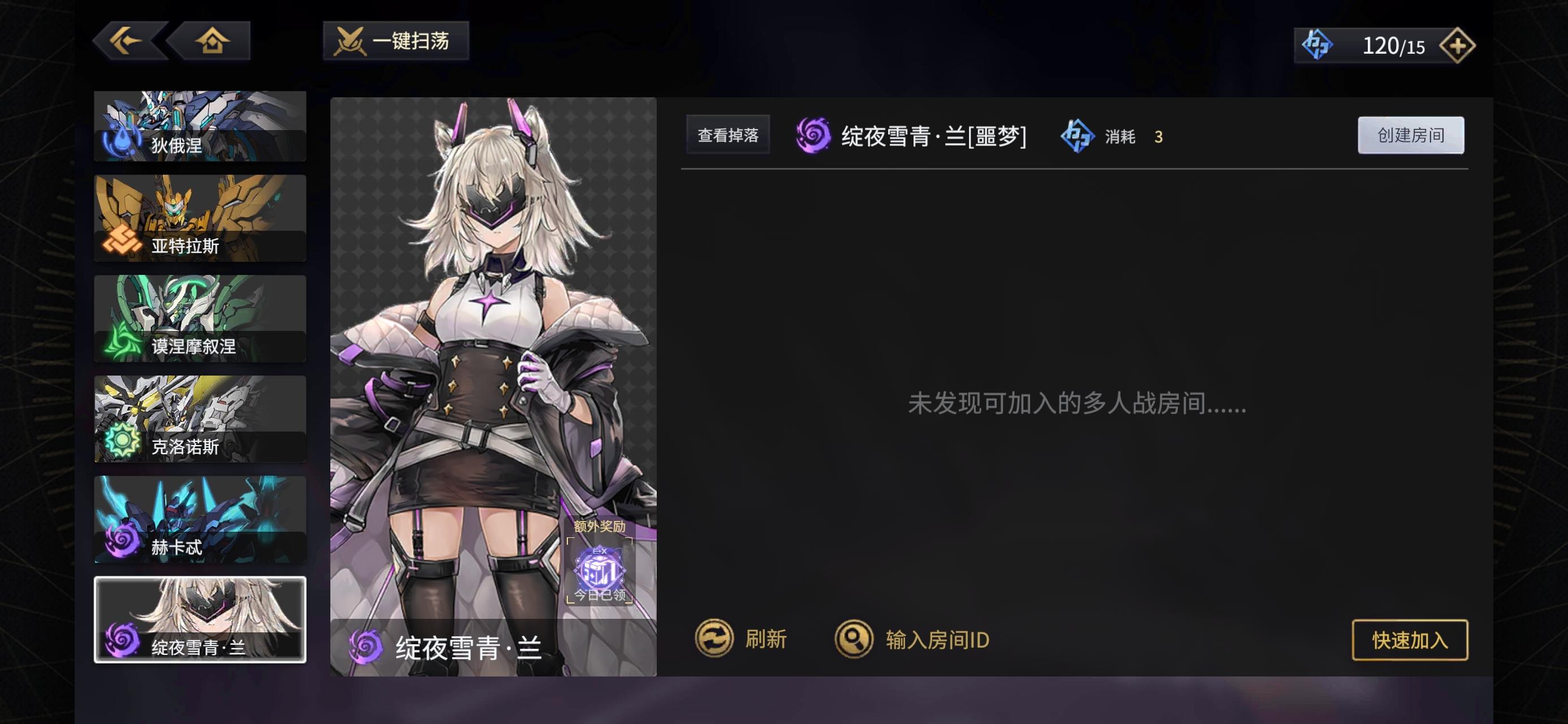Click the magnifier icon beside 输入房间ID
The height and width of the screenshot is (724, 1568).
tap(855, 639)
